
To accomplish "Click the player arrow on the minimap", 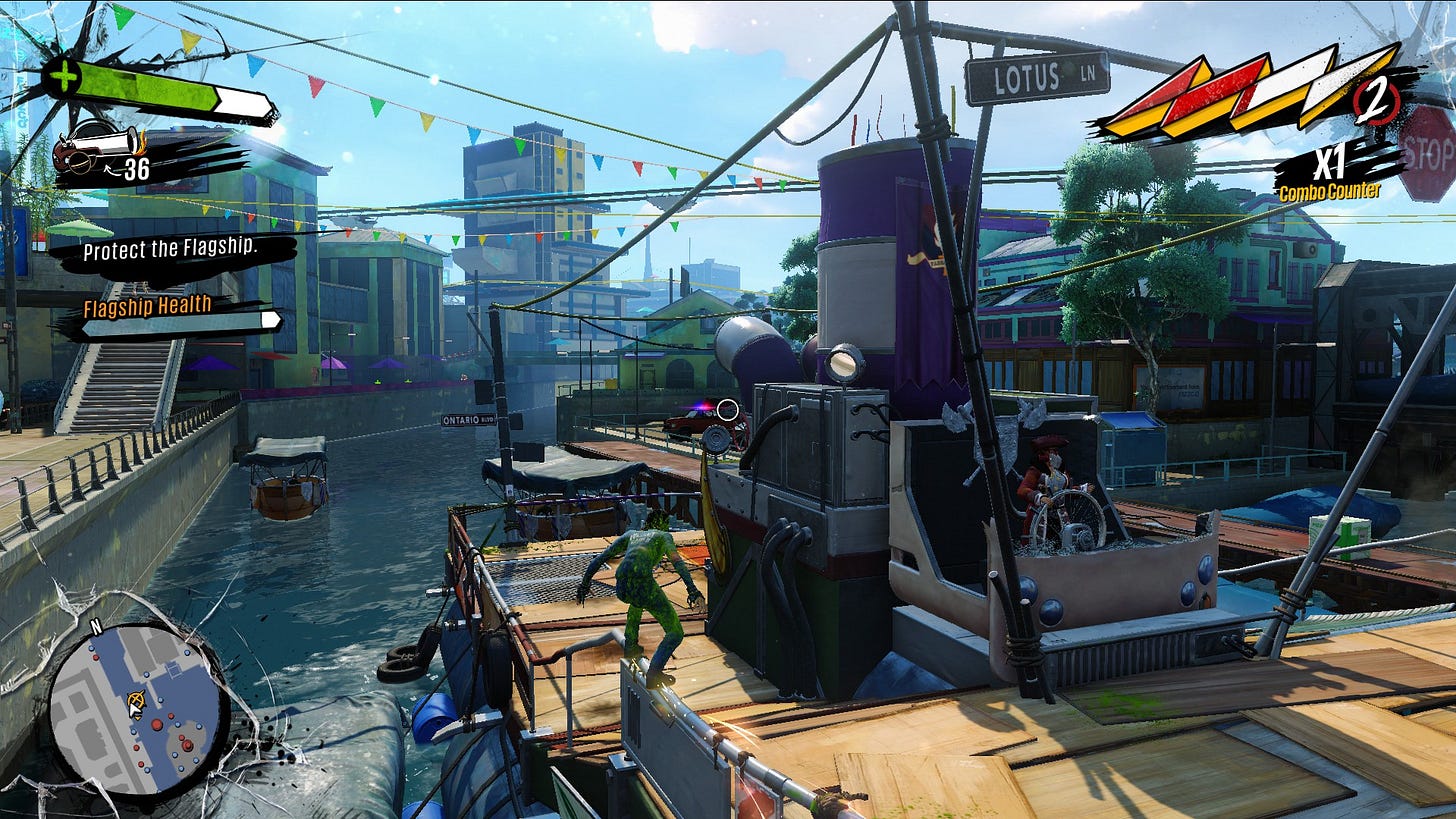I will 137,704.
